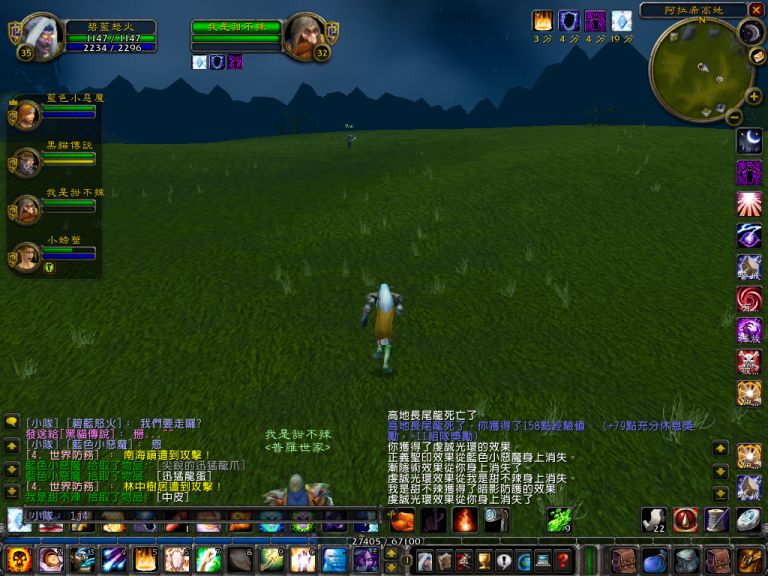
Task: Activate the crescent moon night ability icon
Action: click(x=749, y=139)
